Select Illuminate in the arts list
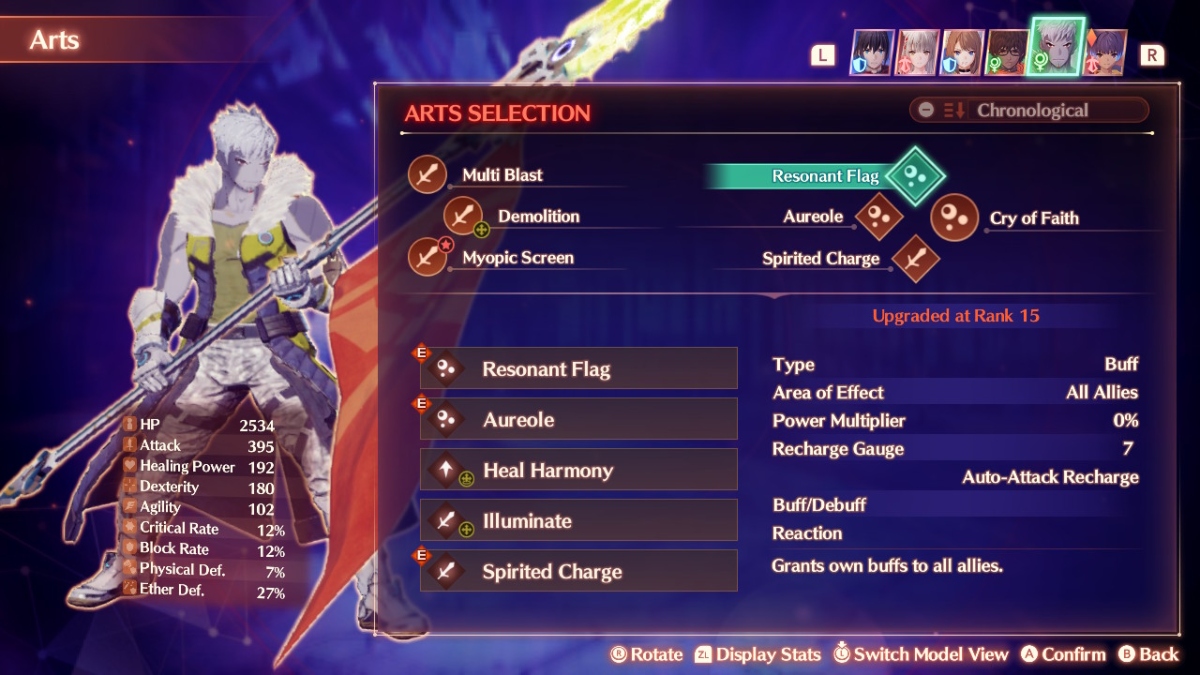1200x675 pixels. [x=579, y=521]
